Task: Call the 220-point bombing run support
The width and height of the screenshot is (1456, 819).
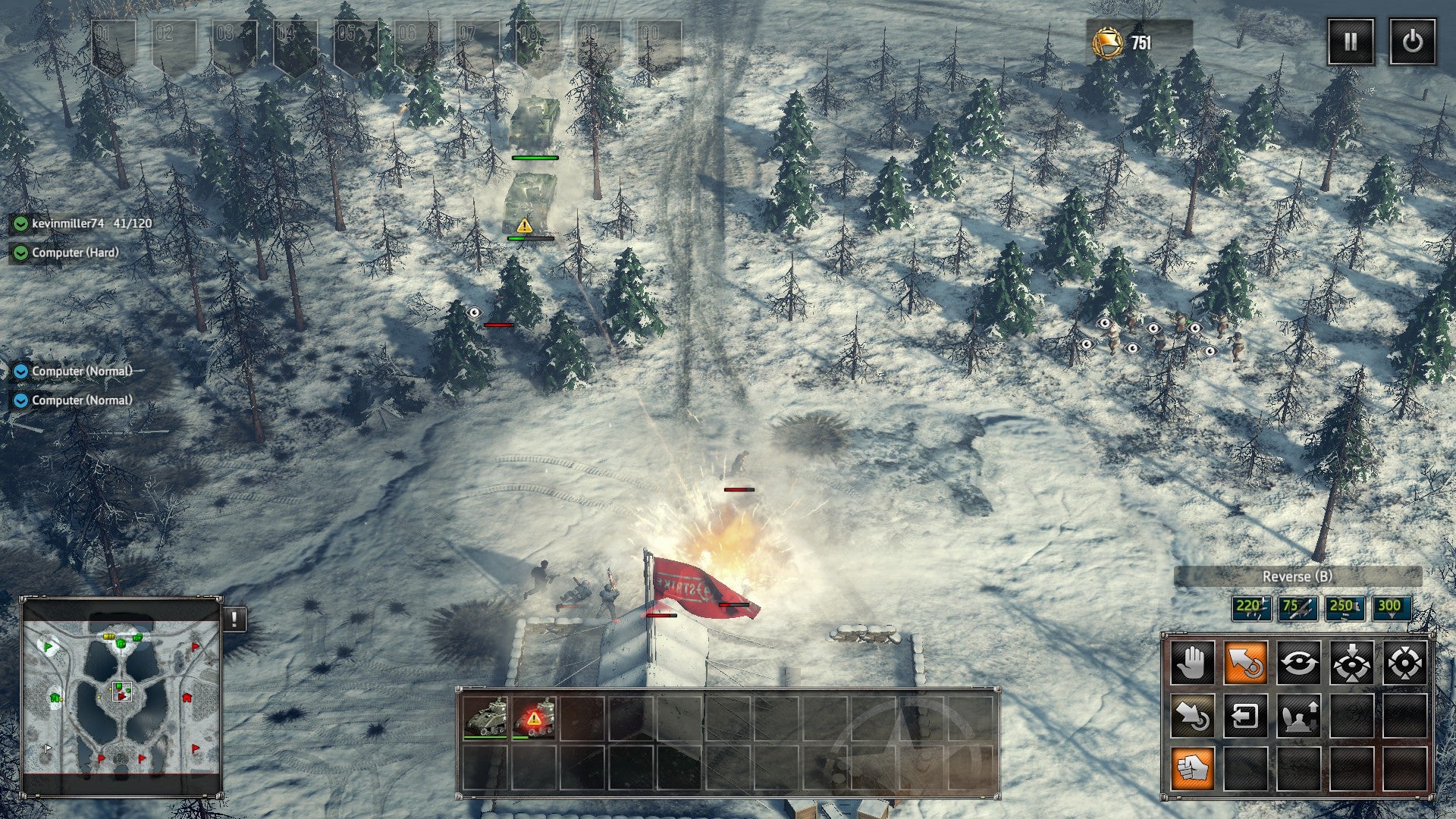Action: (1251, 607)
